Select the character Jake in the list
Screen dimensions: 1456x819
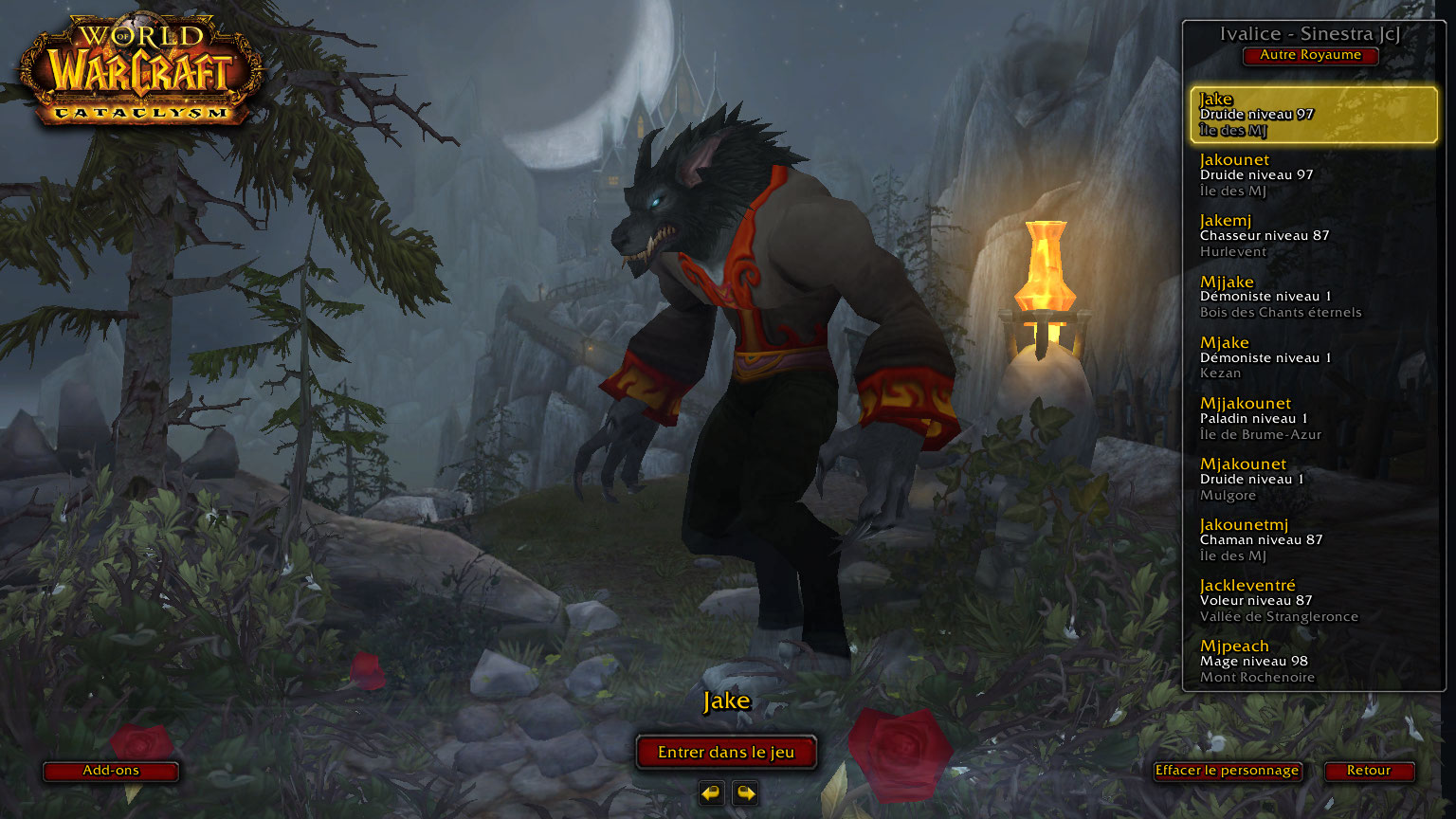click(x=1313, y=115)
